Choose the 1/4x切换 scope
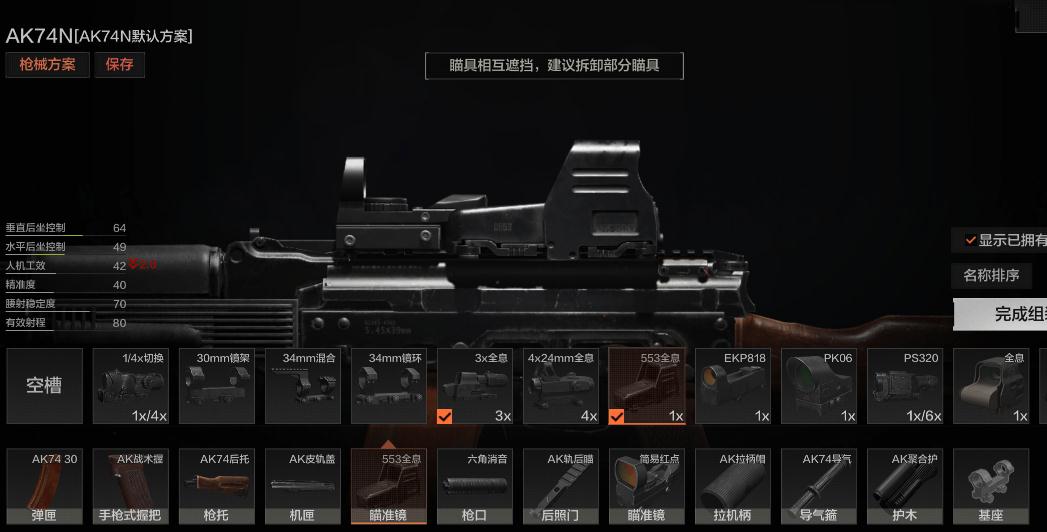 pos(130,386)
